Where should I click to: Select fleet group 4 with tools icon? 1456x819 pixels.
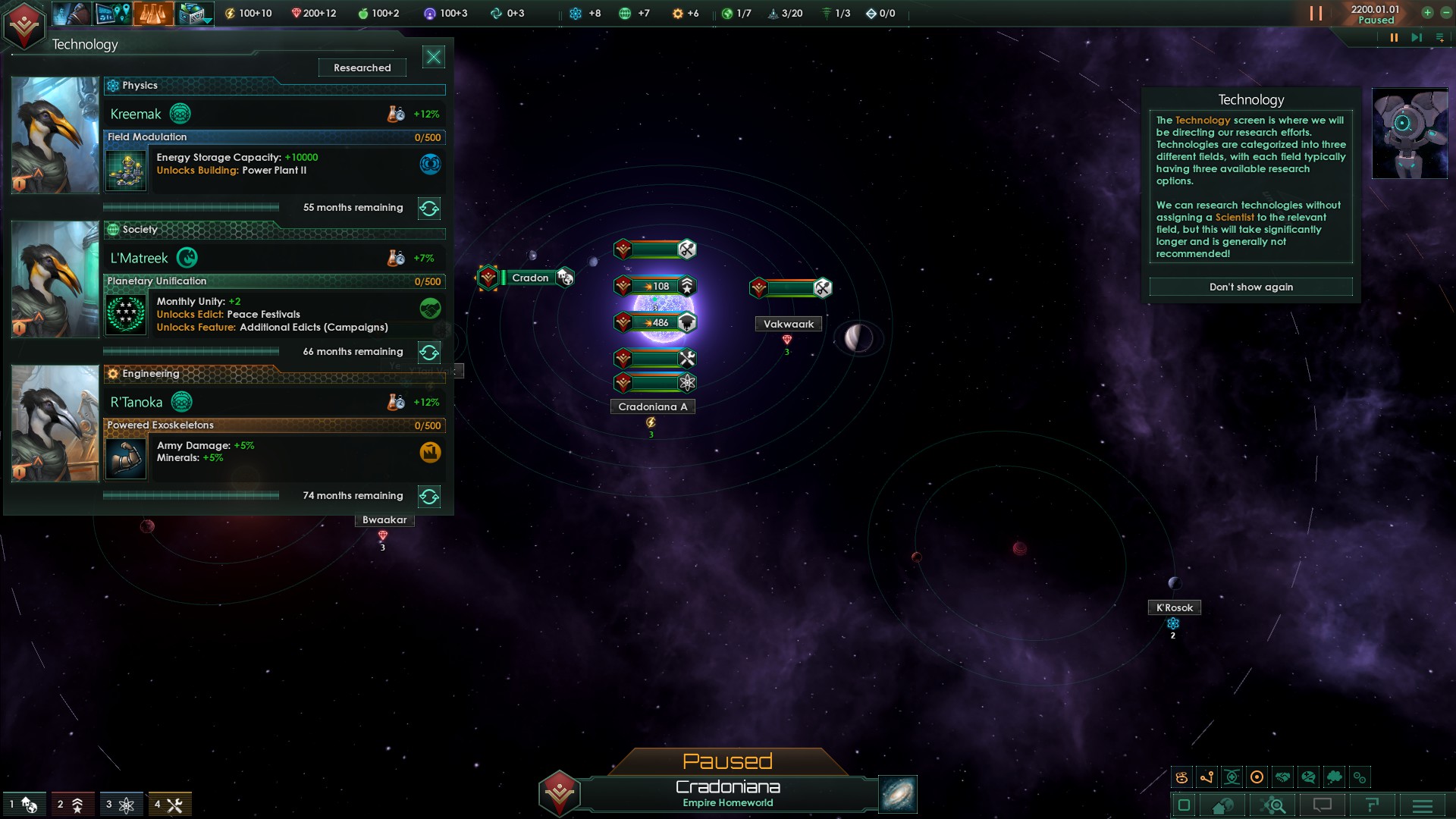[168, 805]
